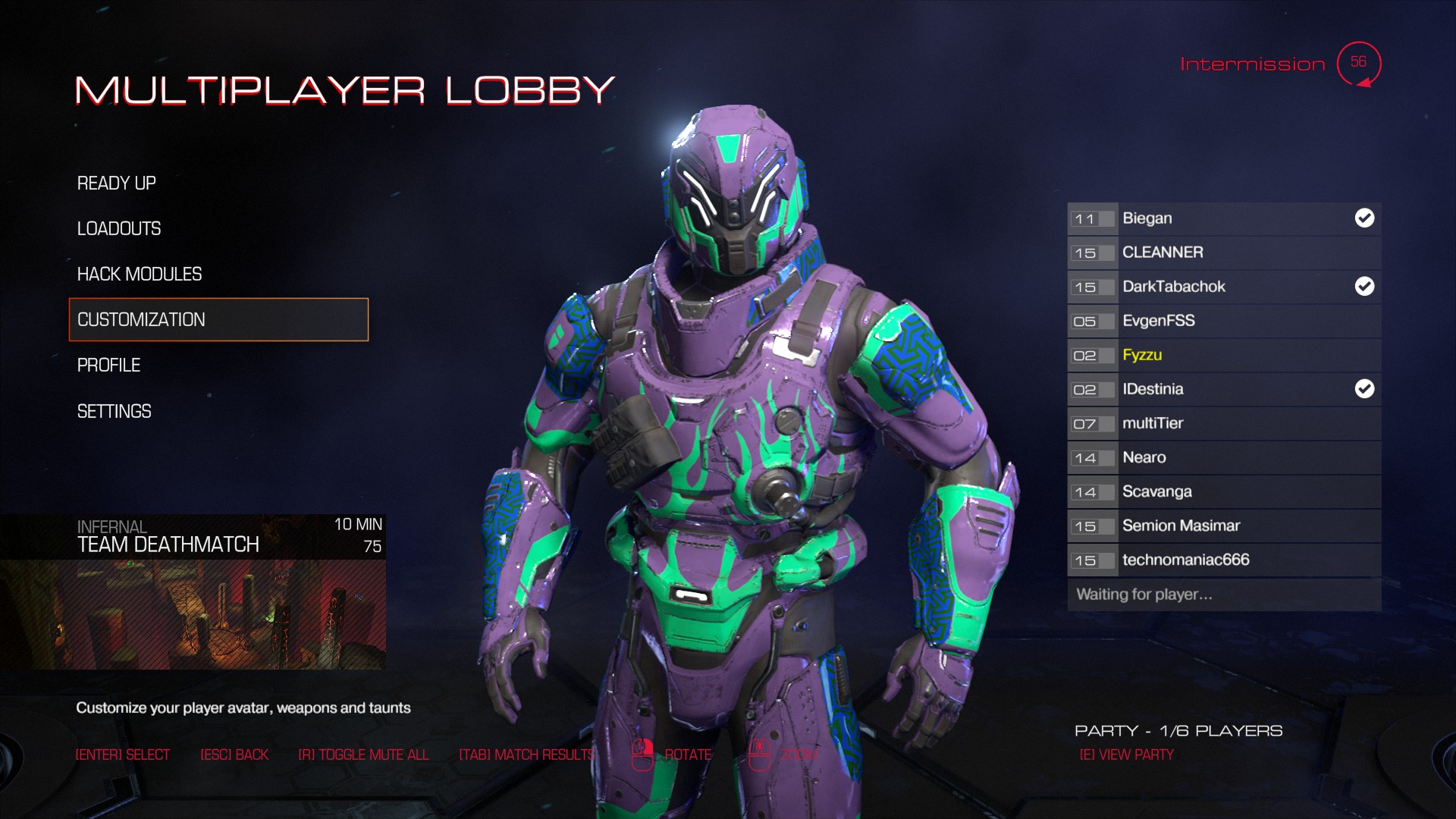Choose the EvgenFSS player row

point(1223,321)
